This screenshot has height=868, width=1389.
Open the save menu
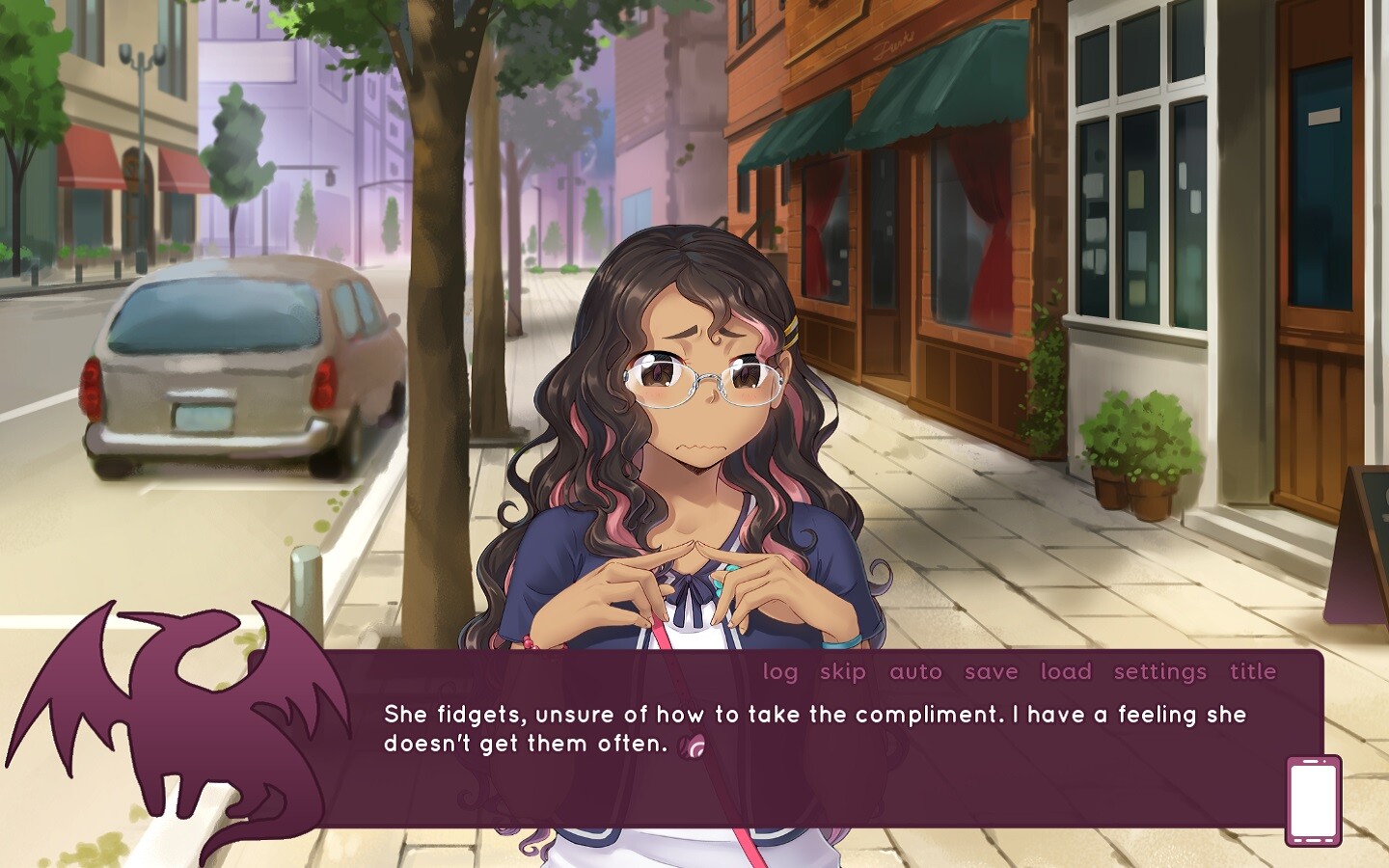[x=991, y=672]
